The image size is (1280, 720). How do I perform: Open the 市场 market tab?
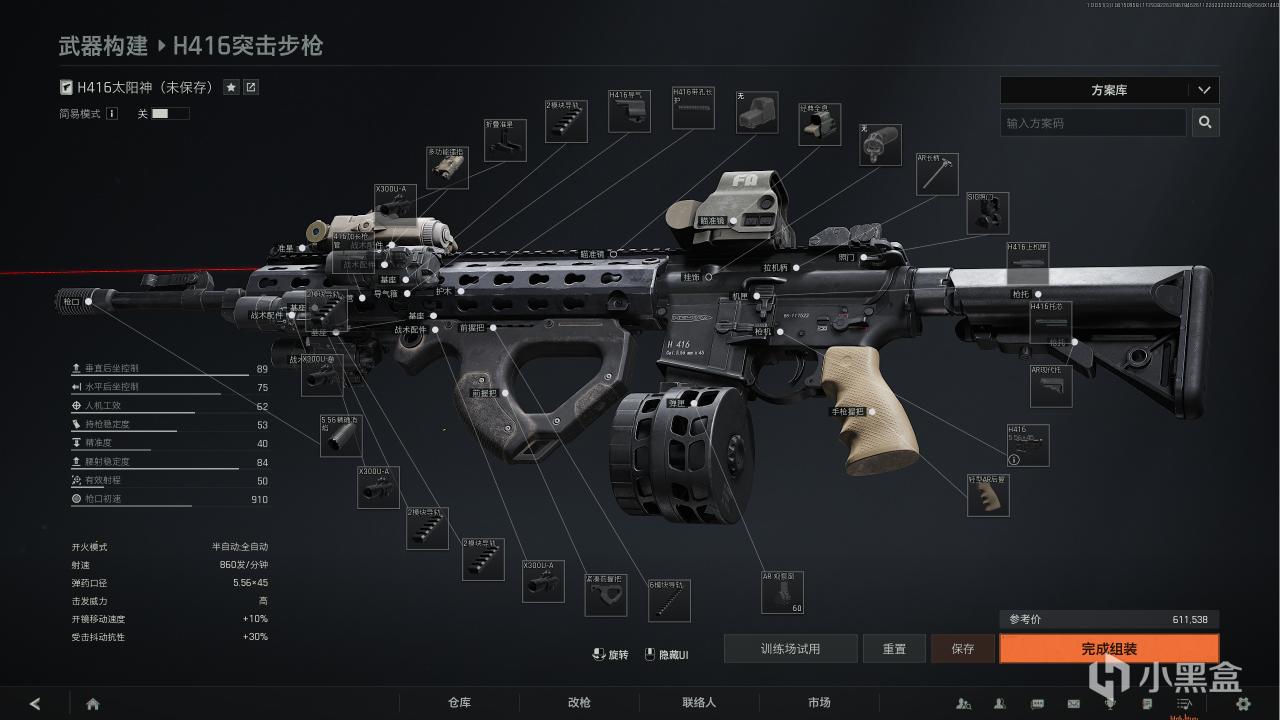point(819,703)
